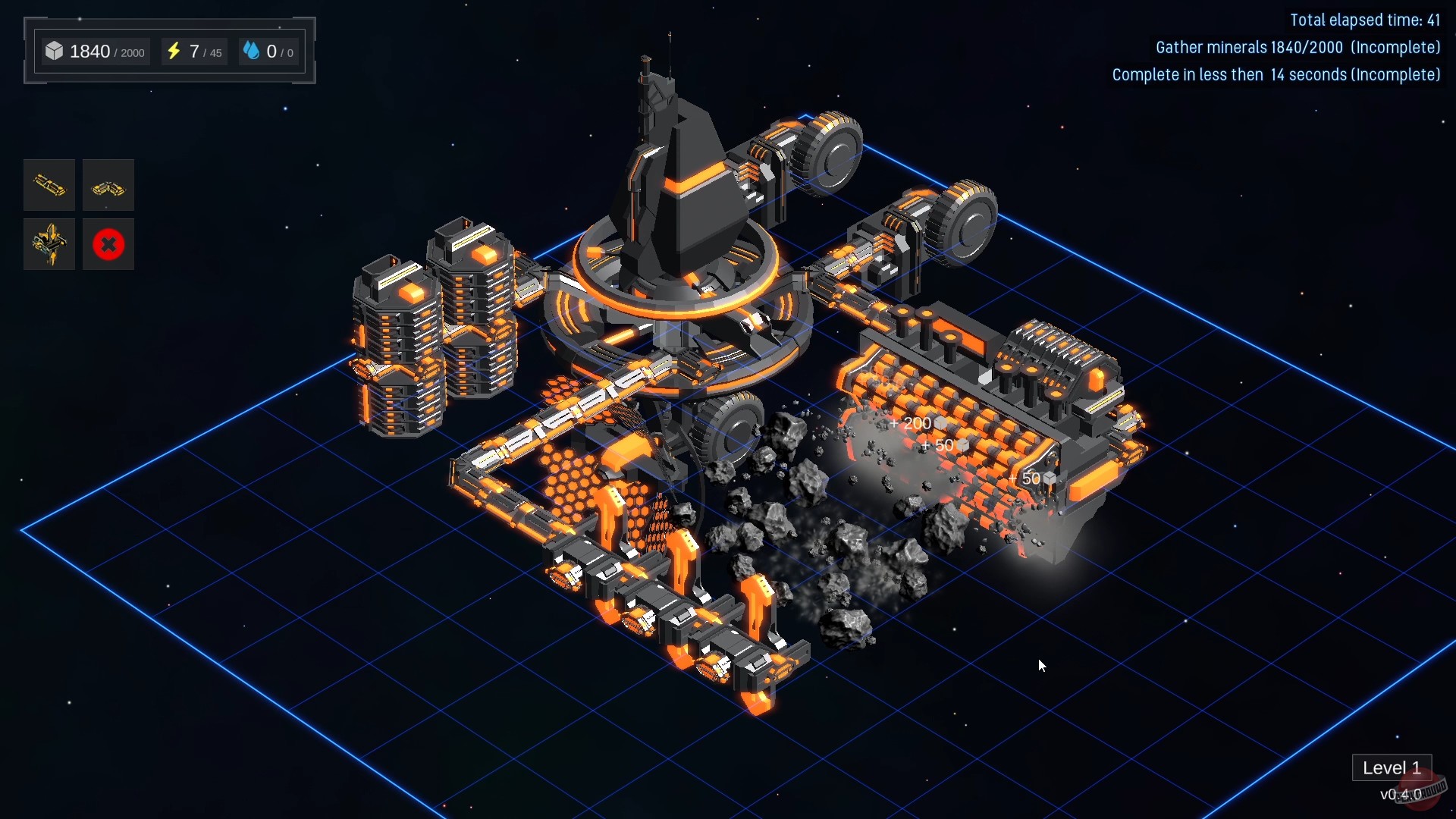
Task: Click the cancel build red X icon
Action: coord(108,244)
